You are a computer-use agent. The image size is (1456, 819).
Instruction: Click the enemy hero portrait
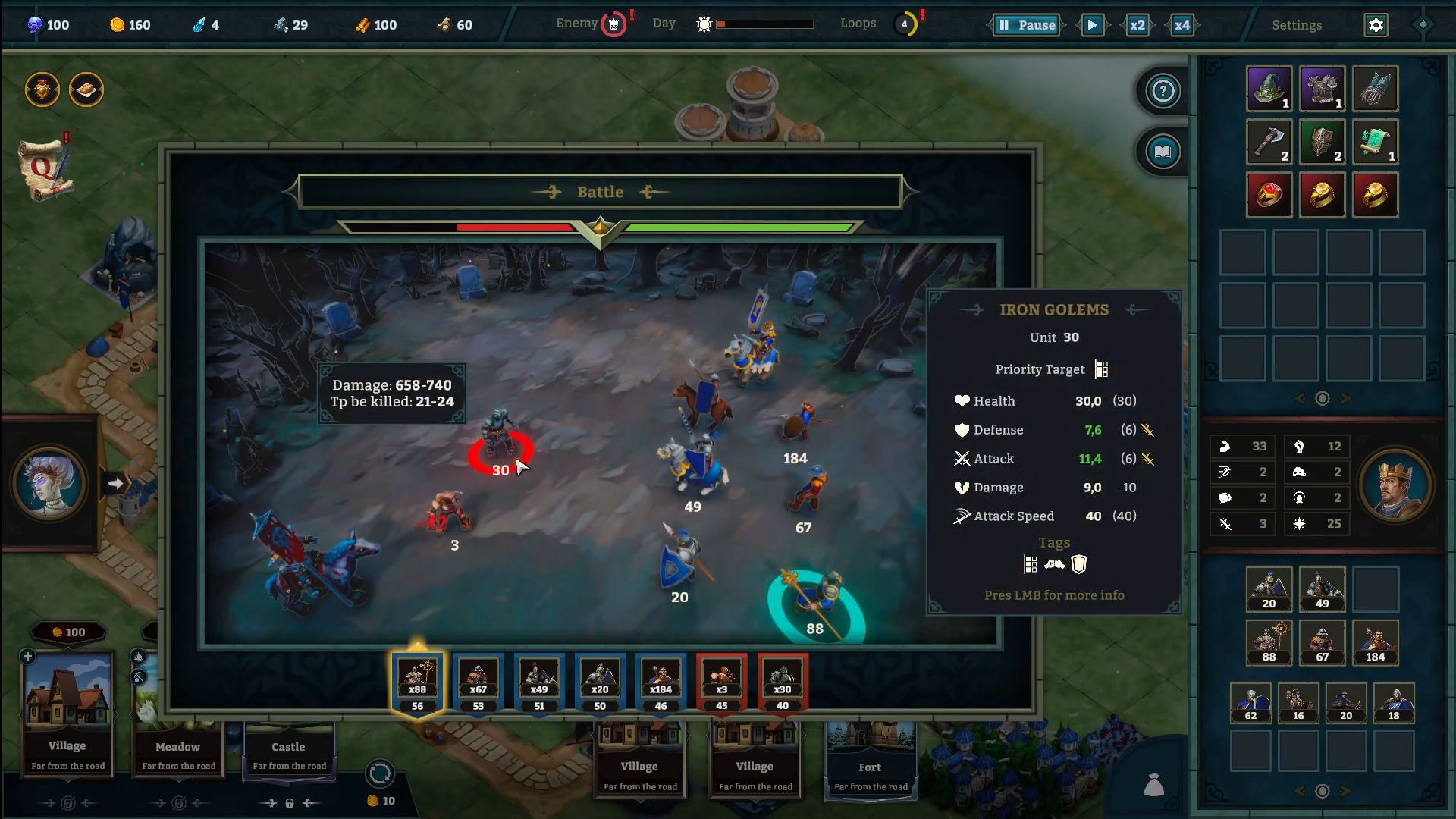point(50,484)
